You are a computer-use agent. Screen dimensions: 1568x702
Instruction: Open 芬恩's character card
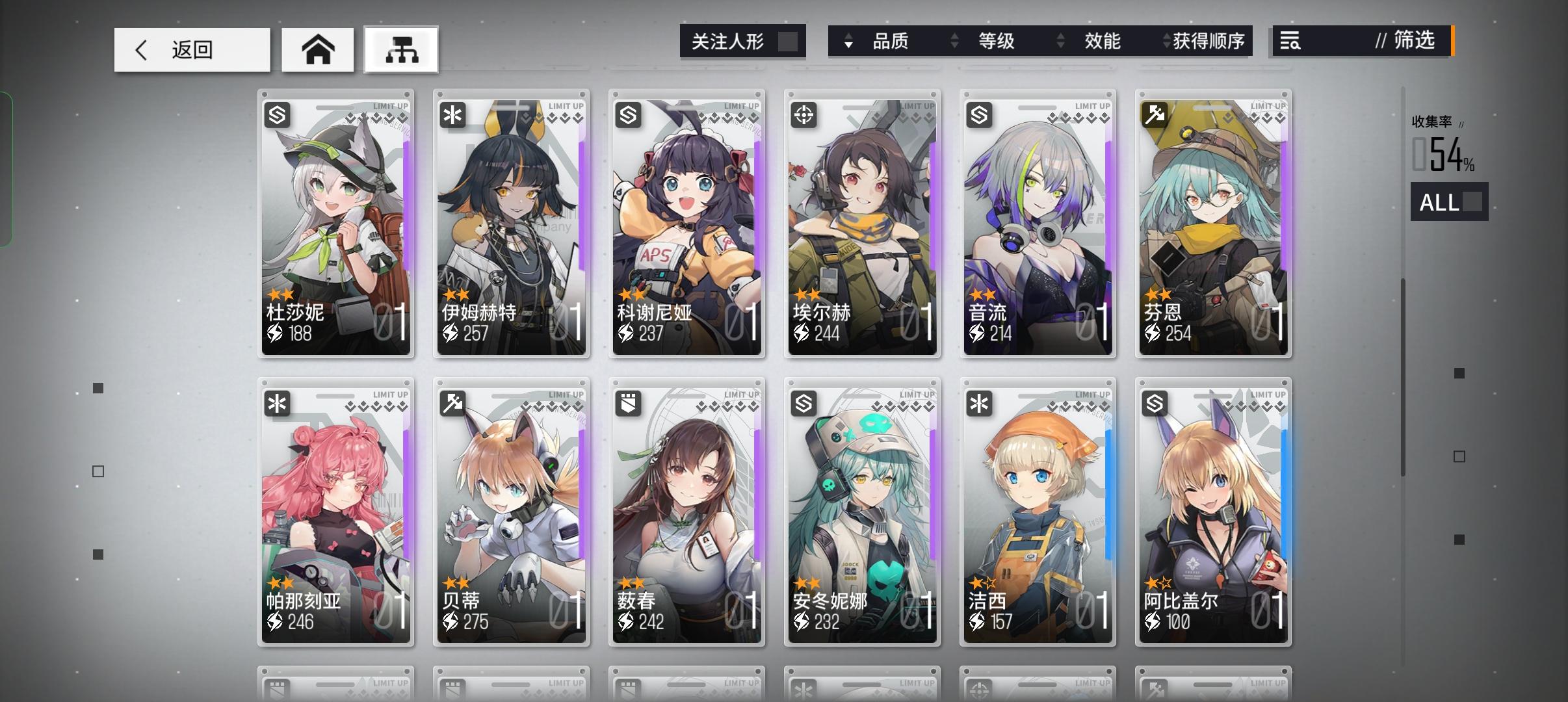(x=1213, y=224)
